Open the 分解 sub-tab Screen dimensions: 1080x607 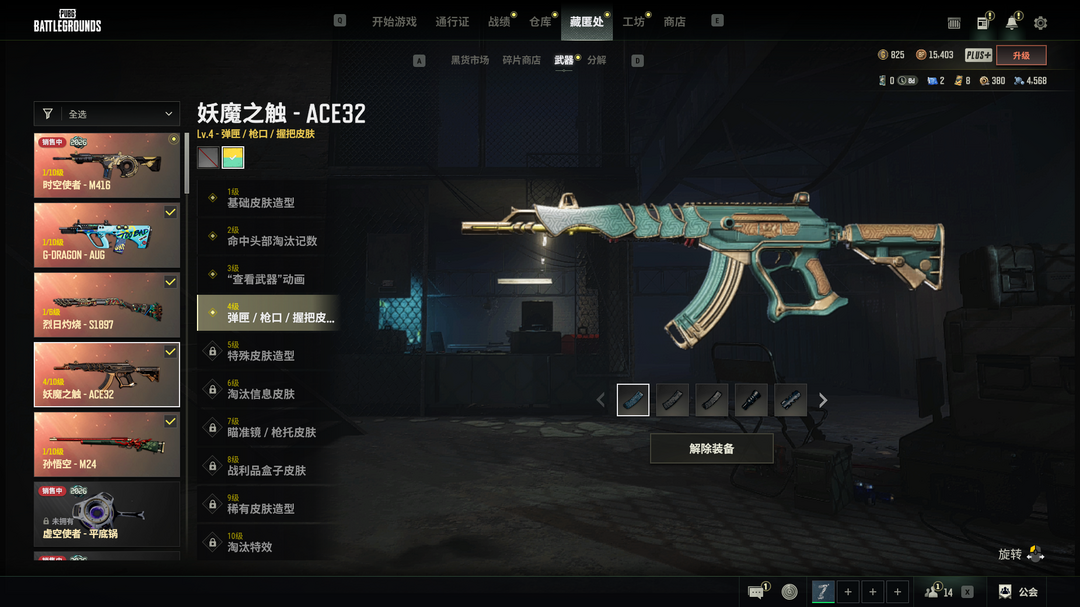[597, 60]
